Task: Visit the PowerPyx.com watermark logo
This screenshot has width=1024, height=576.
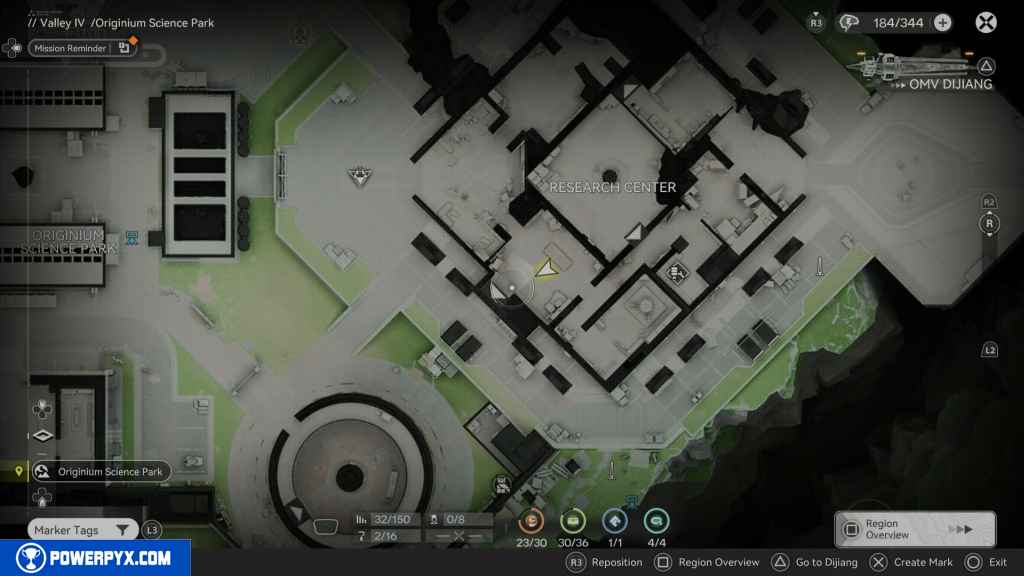Action: point(95,558)
